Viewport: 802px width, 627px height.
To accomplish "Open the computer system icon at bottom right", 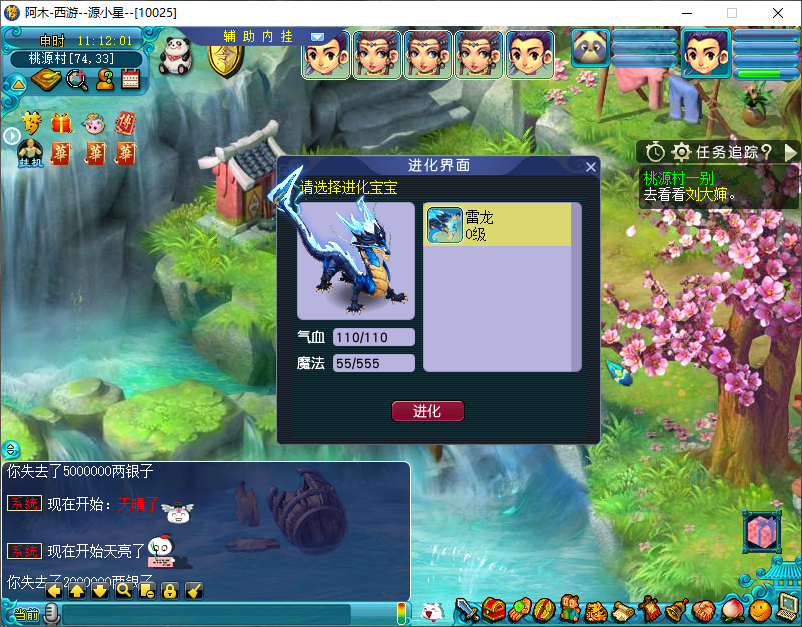I will coord(787,607).
